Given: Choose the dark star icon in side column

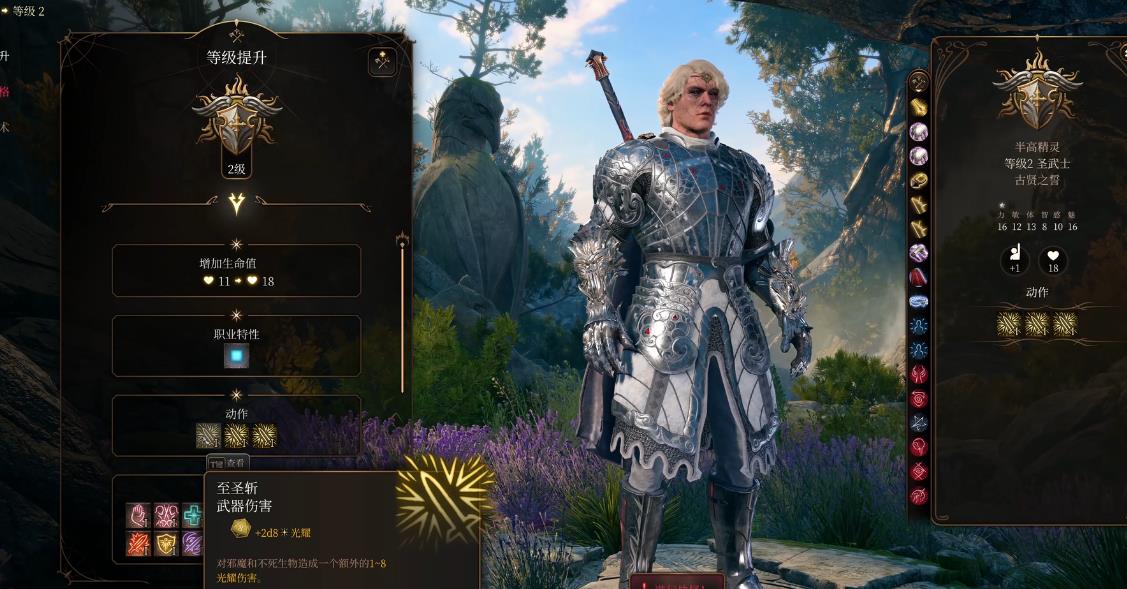Looking at the screenshot, I should pos(918,423).
